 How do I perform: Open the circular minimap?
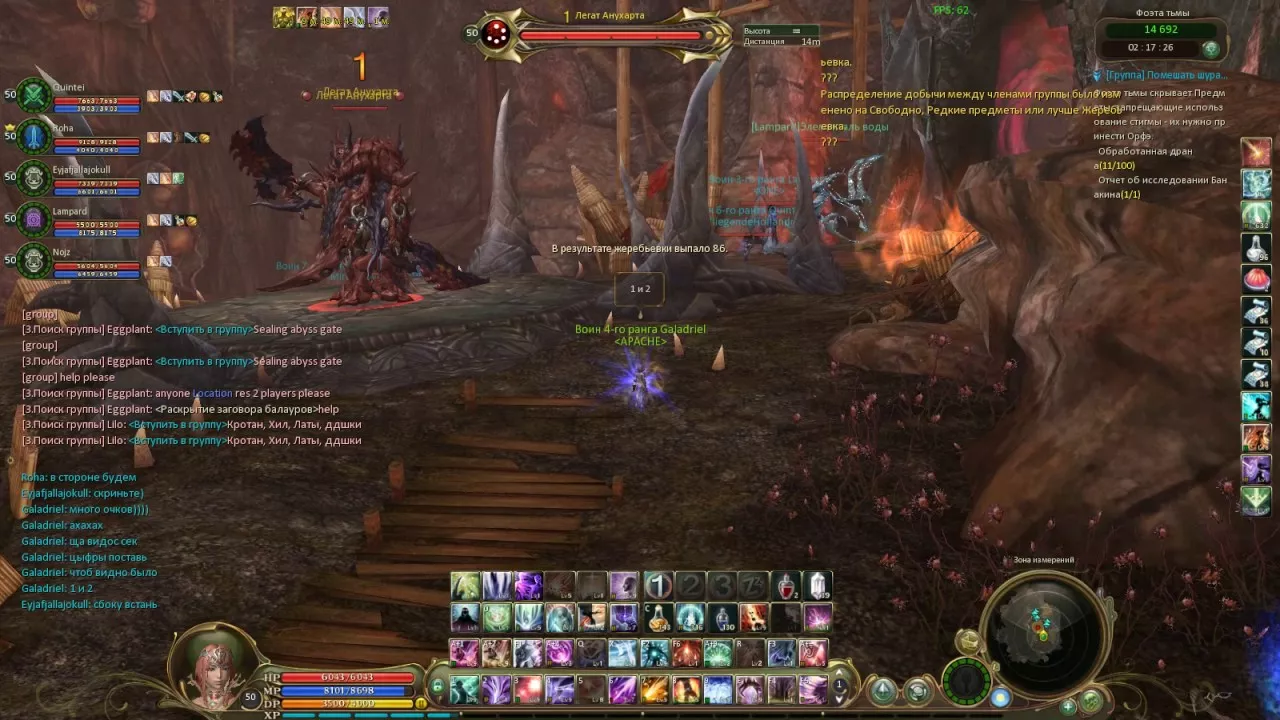pos(1043,627)
